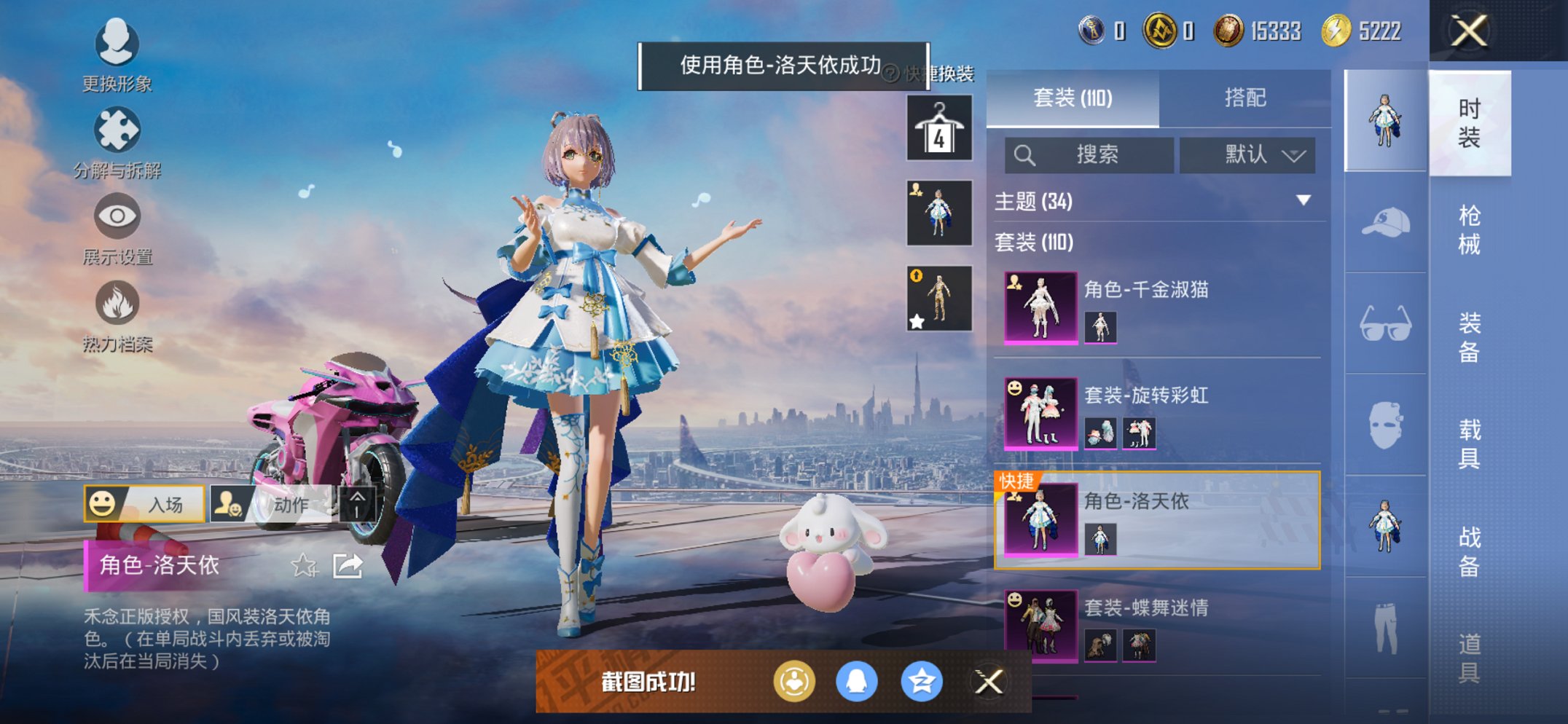Click the 入场 button
This screenshot has width=1568, height=724.
coord(146,504)
